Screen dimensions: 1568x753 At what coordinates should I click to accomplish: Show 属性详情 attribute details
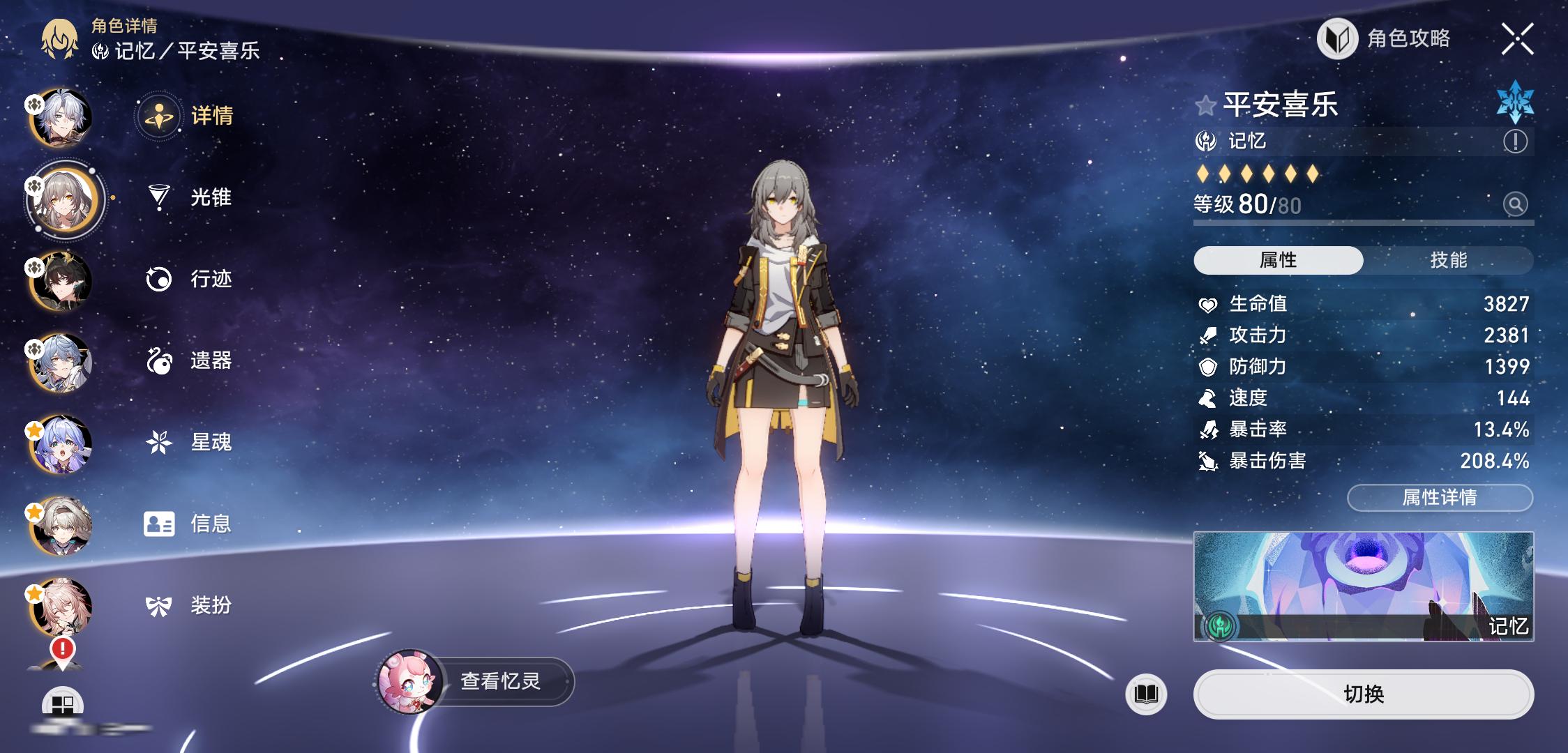coord(1440,497)
